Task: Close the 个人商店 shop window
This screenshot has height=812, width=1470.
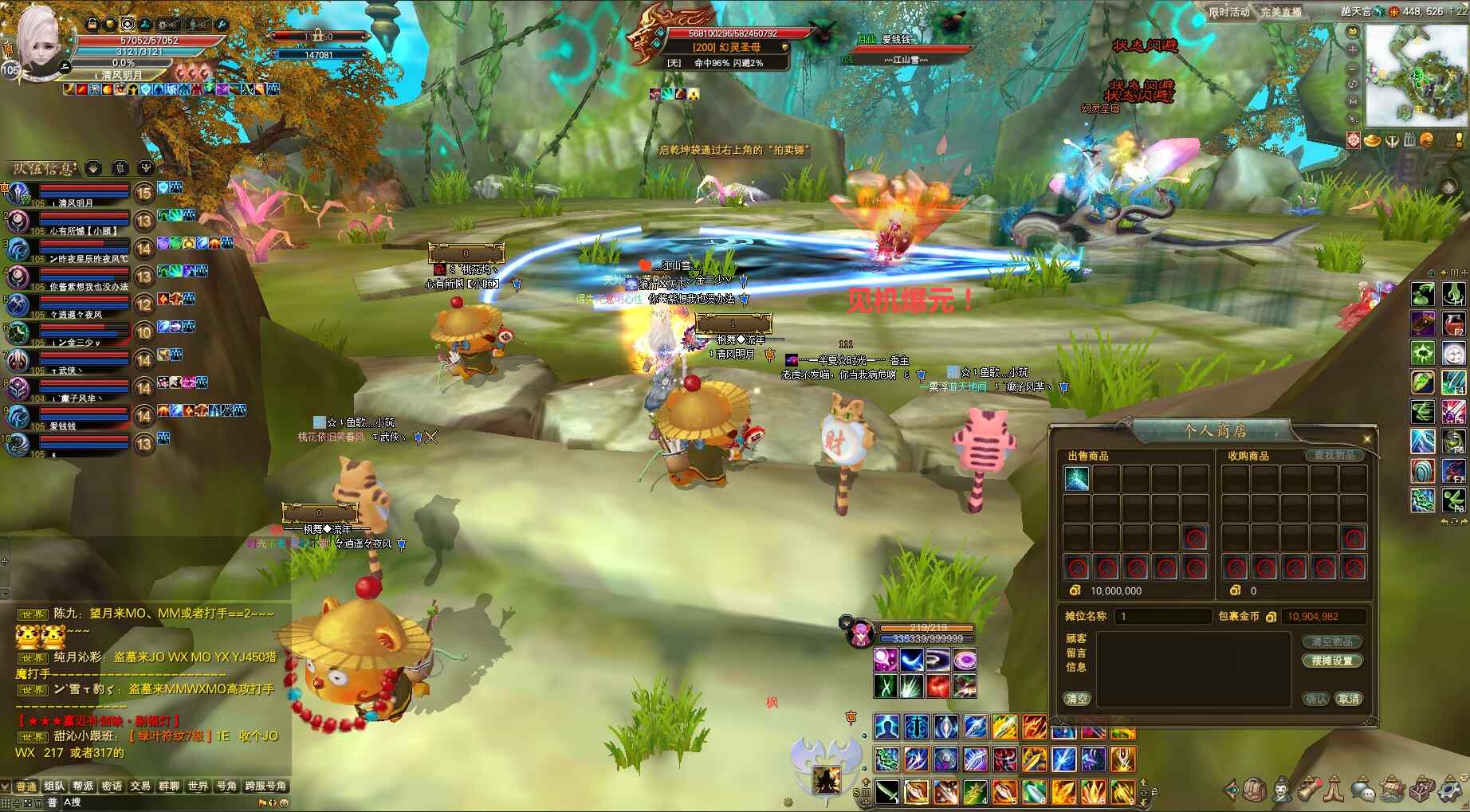Action: click(1367, 438)
